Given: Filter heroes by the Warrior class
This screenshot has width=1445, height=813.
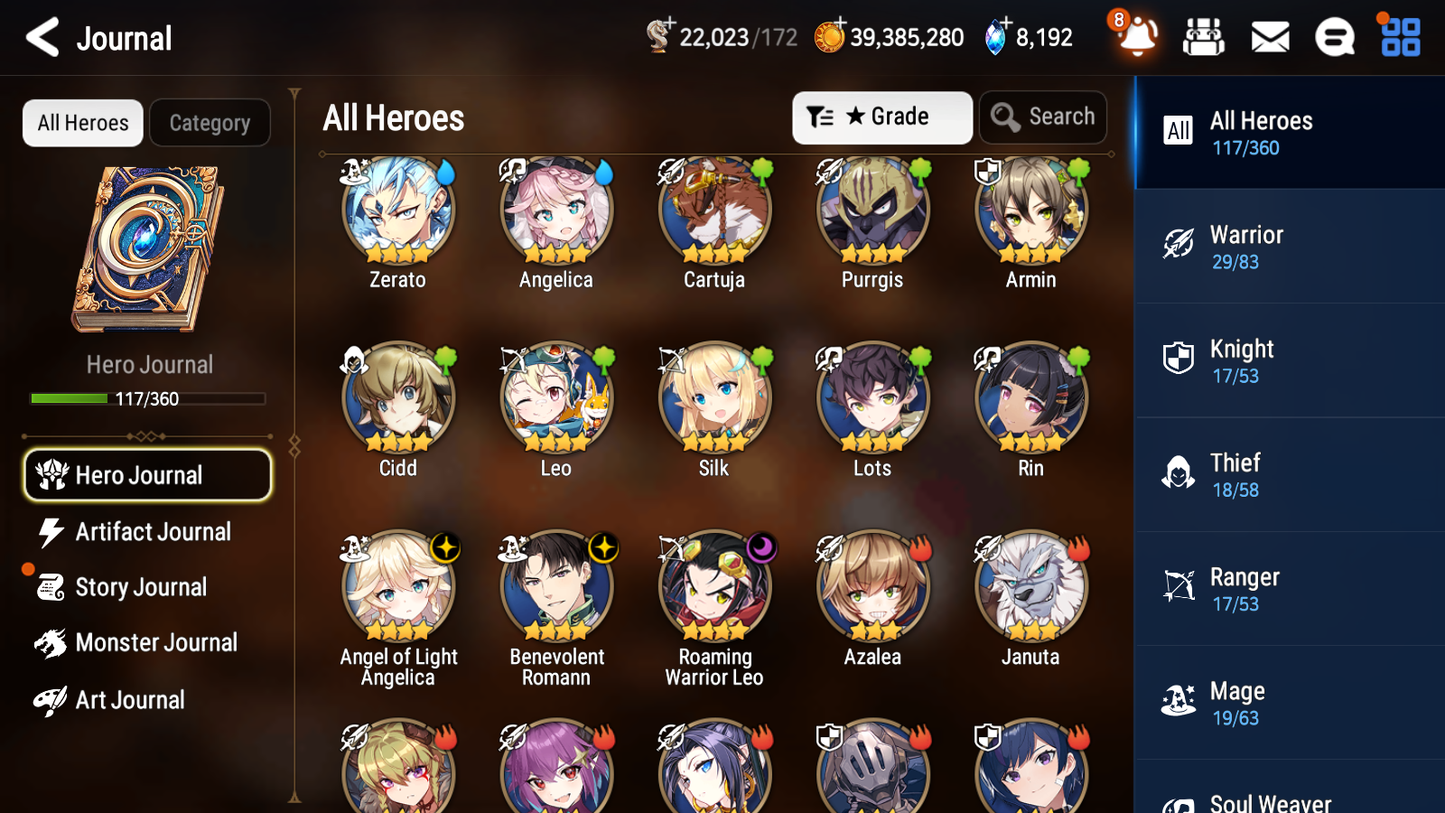Looking at the screenshot, I should click(x=1289, y=246).
